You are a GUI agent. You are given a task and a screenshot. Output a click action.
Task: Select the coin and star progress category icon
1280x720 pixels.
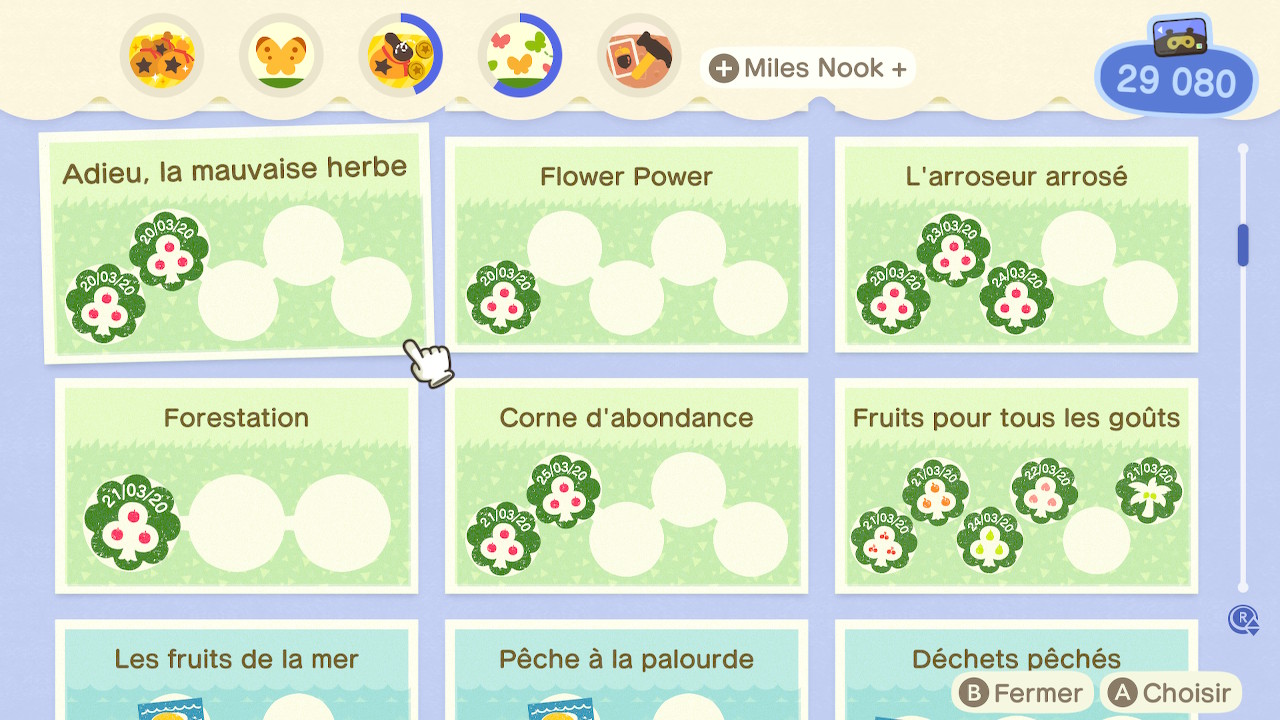point(400,56)
